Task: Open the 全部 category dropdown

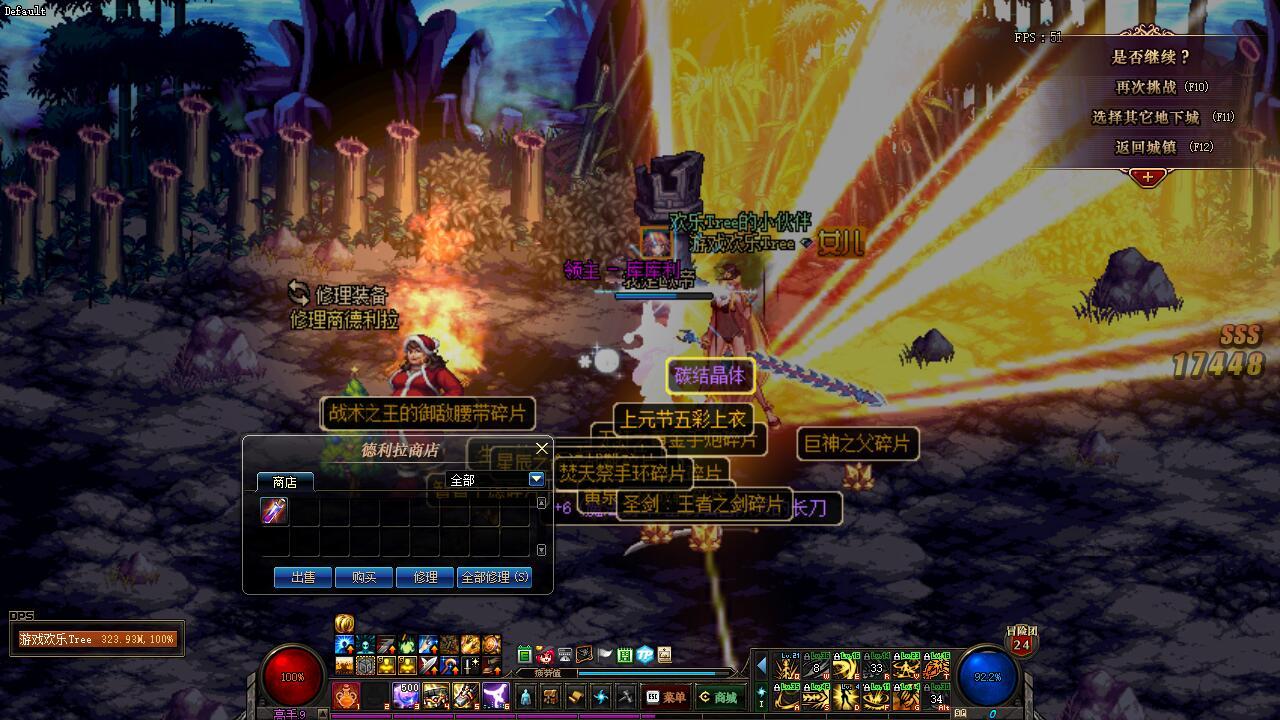Action: pos(536,480)
